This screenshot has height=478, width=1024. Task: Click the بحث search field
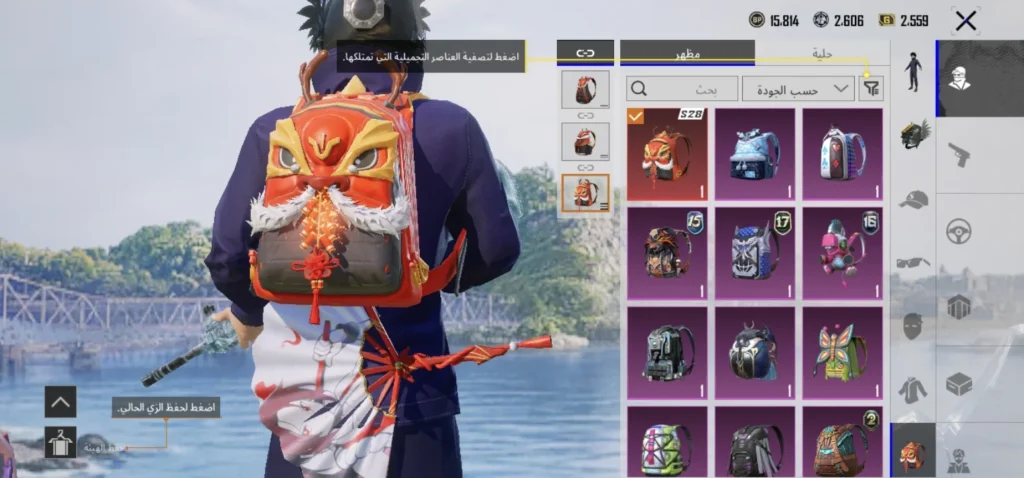[x=681, y=89]
